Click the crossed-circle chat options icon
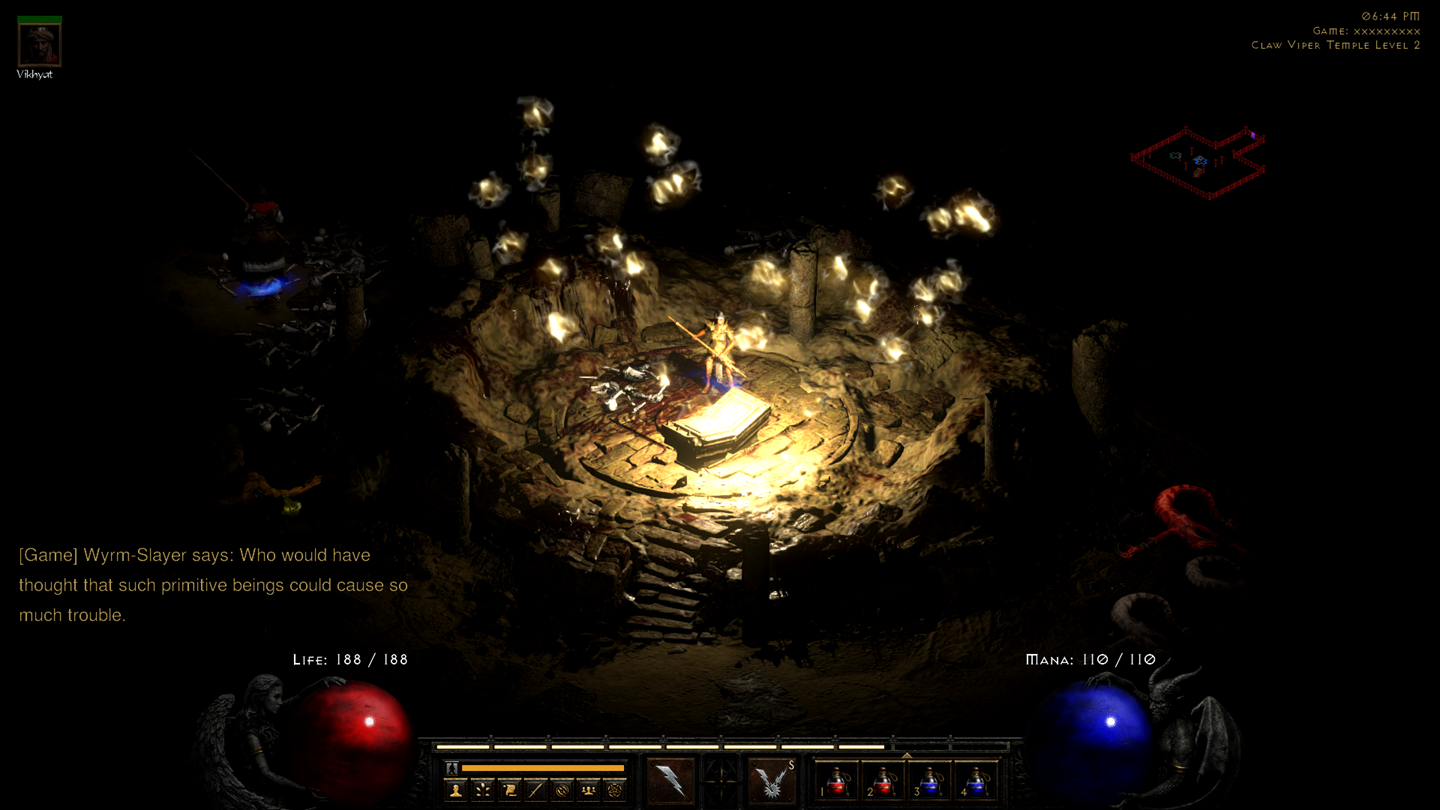This screenshot has height=810, width=1440. 563,788
